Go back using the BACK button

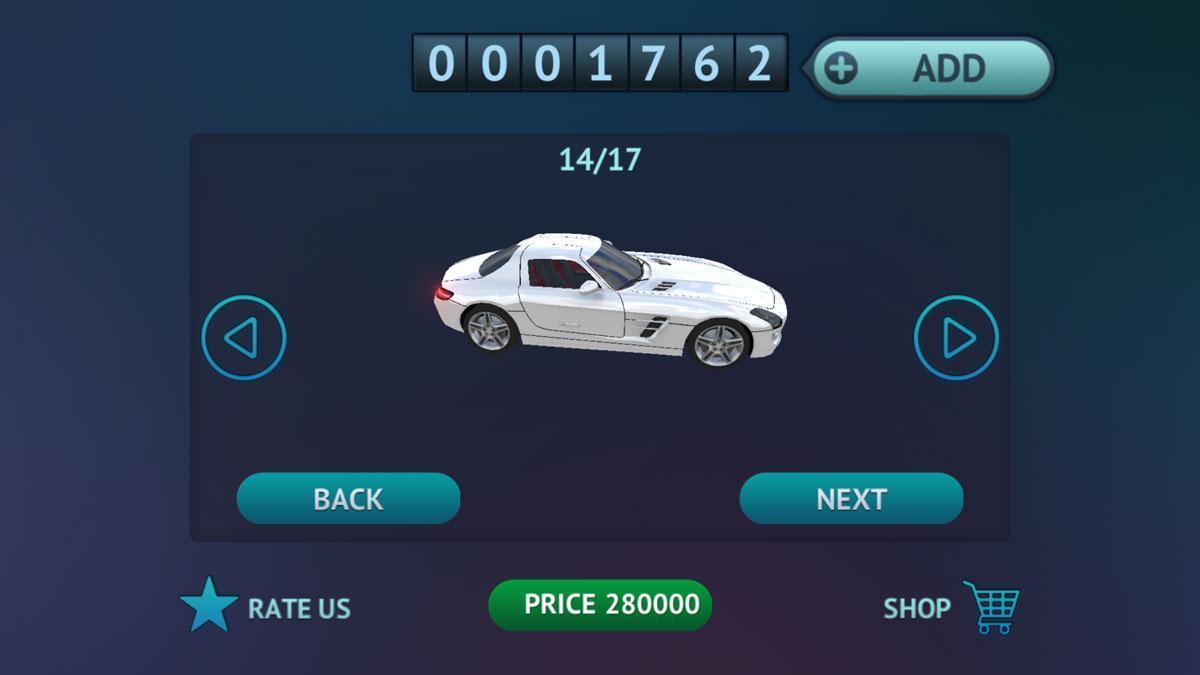348,499
